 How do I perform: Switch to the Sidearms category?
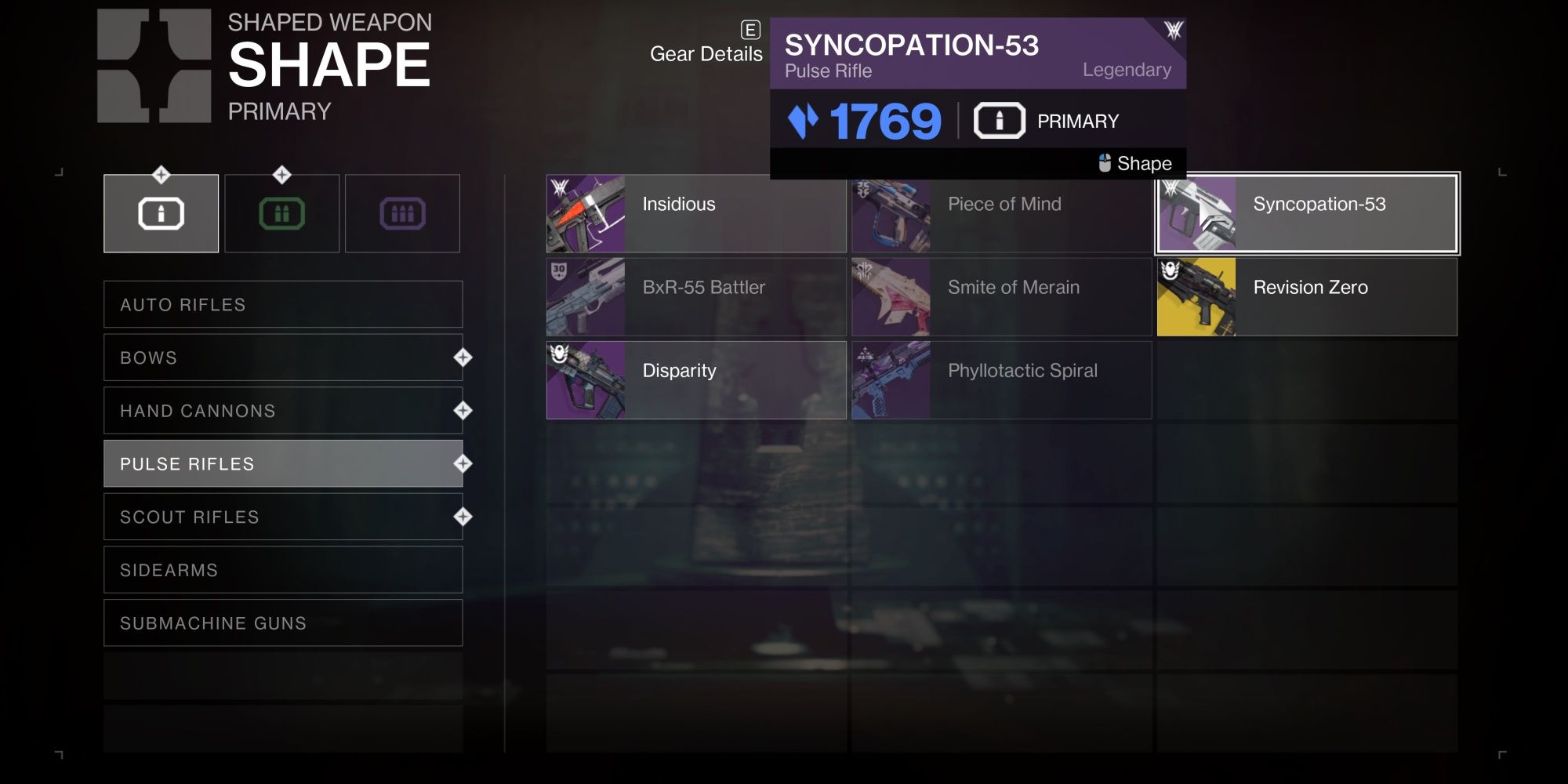(x=282, y=570)
